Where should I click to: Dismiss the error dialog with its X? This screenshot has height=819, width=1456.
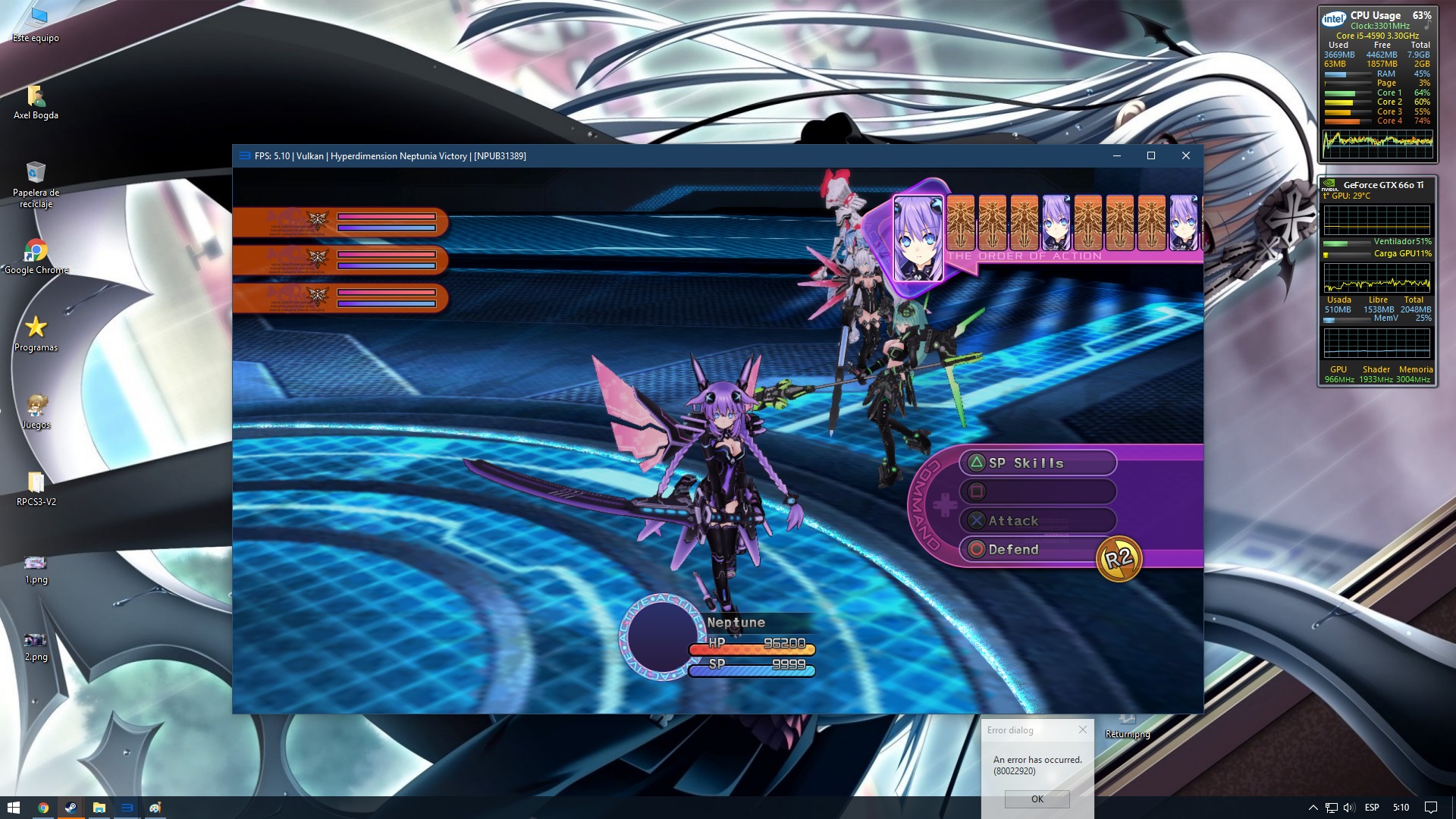[1083, 730]
